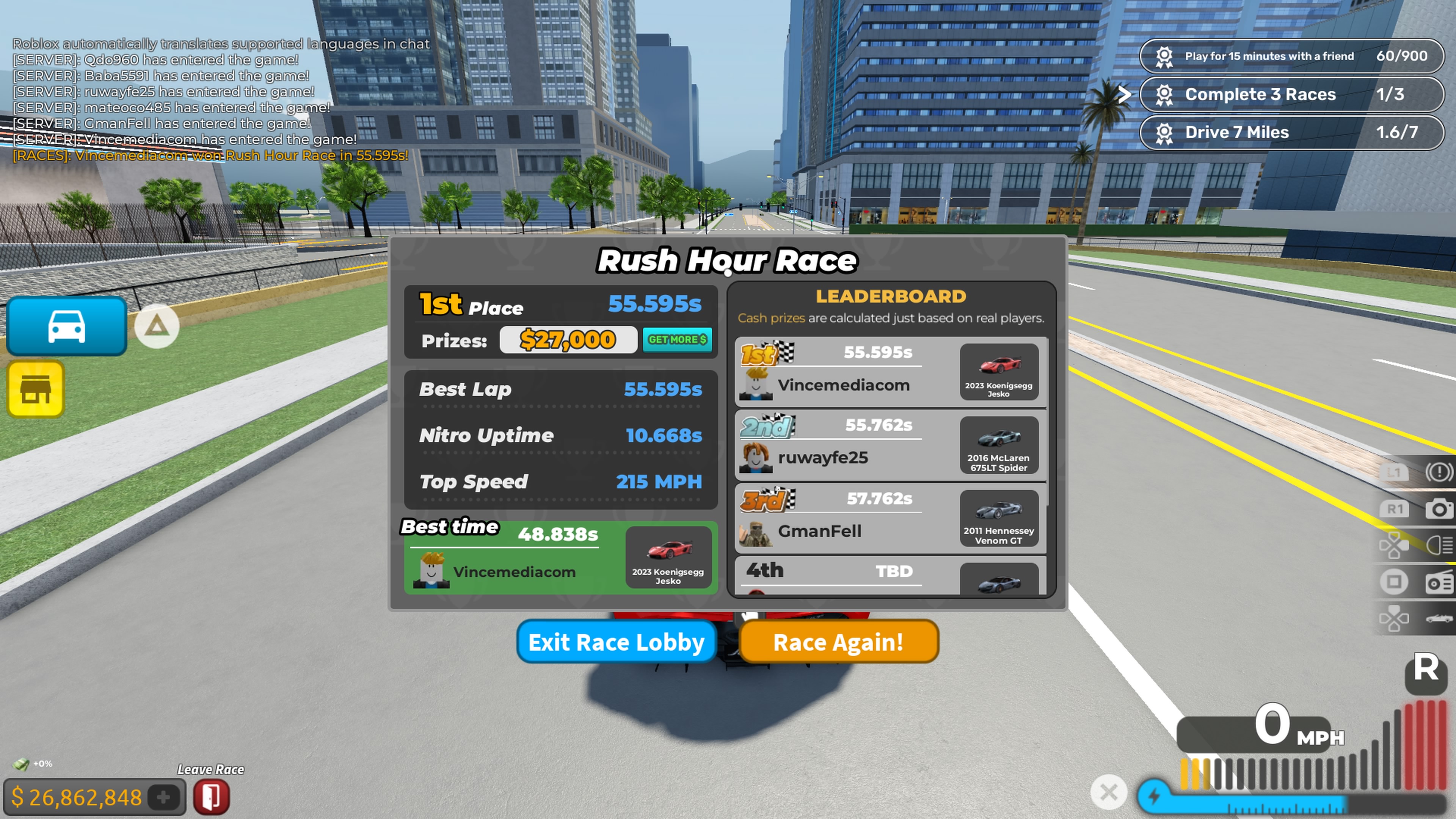Open the yellow shop stall icon
The height and width of the screenshot is (819, 1456).
point(36,389)
